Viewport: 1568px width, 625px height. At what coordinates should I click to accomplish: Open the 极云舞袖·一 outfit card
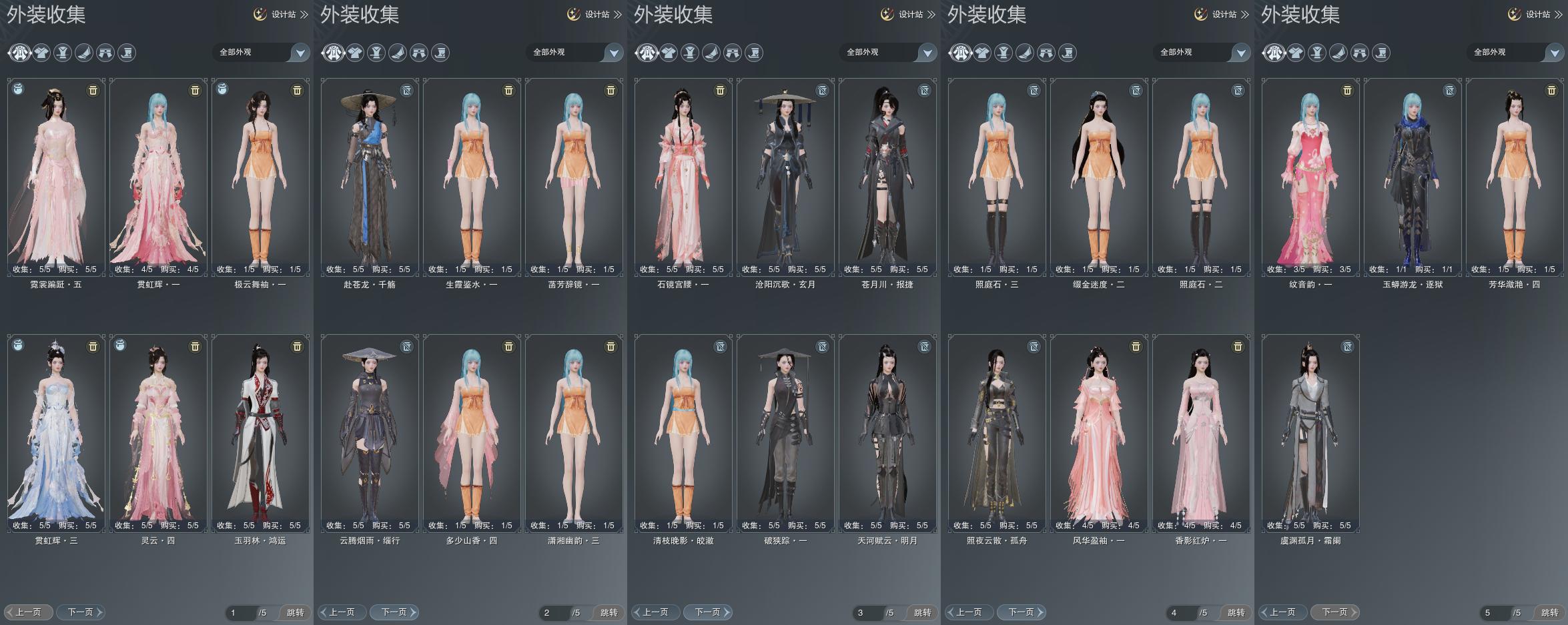(x=260, y=177)
